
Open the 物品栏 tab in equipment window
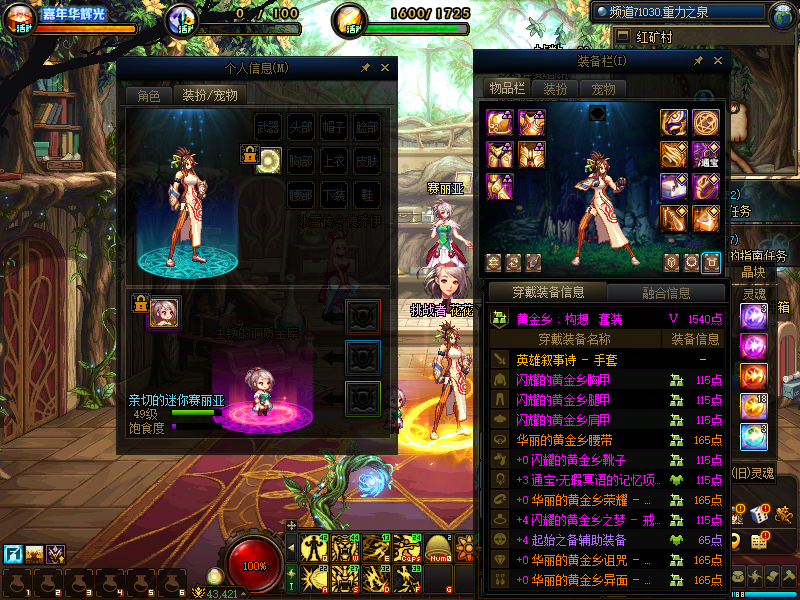coord(507,88)
